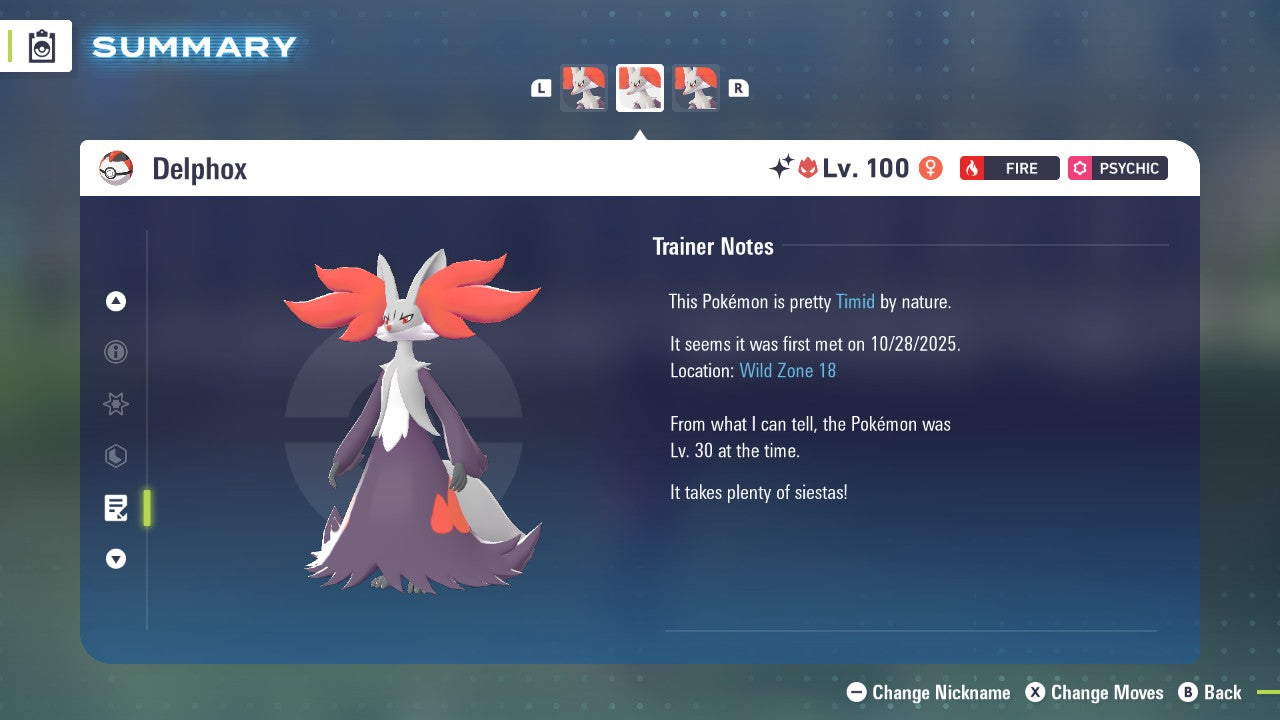Click the red mark icon next to Lv. 100
Image resolution: width=1280 pixels, height=720 pixels.
(809, 168)
